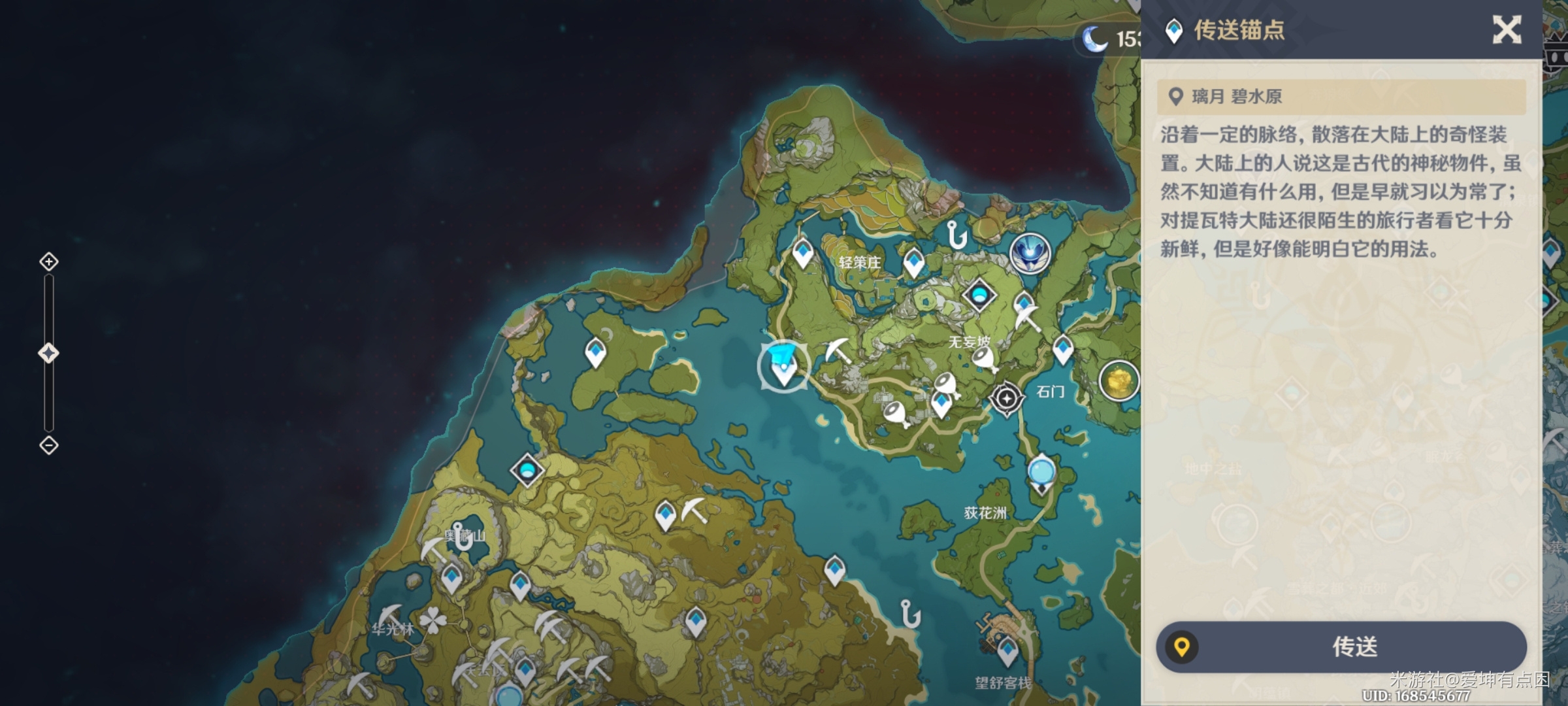Zoom out the map with the minus button
Viewport: 1568px width, 706px height.
point(49,445)
